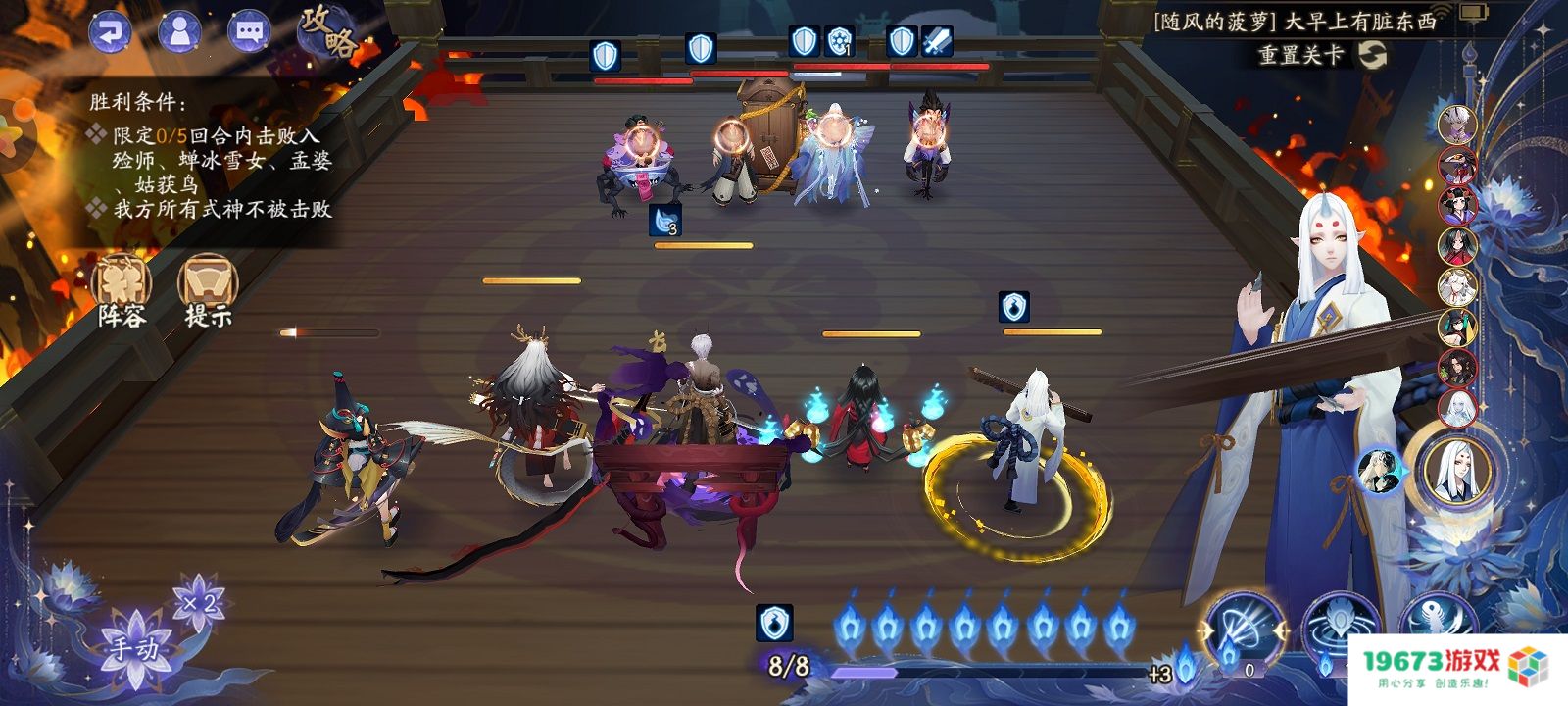Use the light-beam basic attack skill
1568x706 pixels.
1245,630
